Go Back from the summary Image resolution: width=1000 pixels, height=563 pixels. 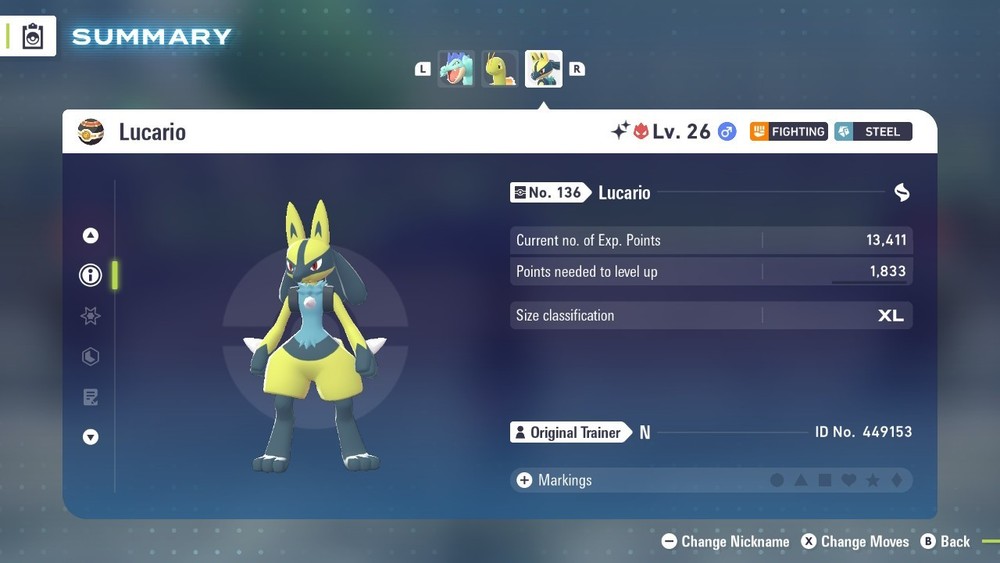point(945,541)
